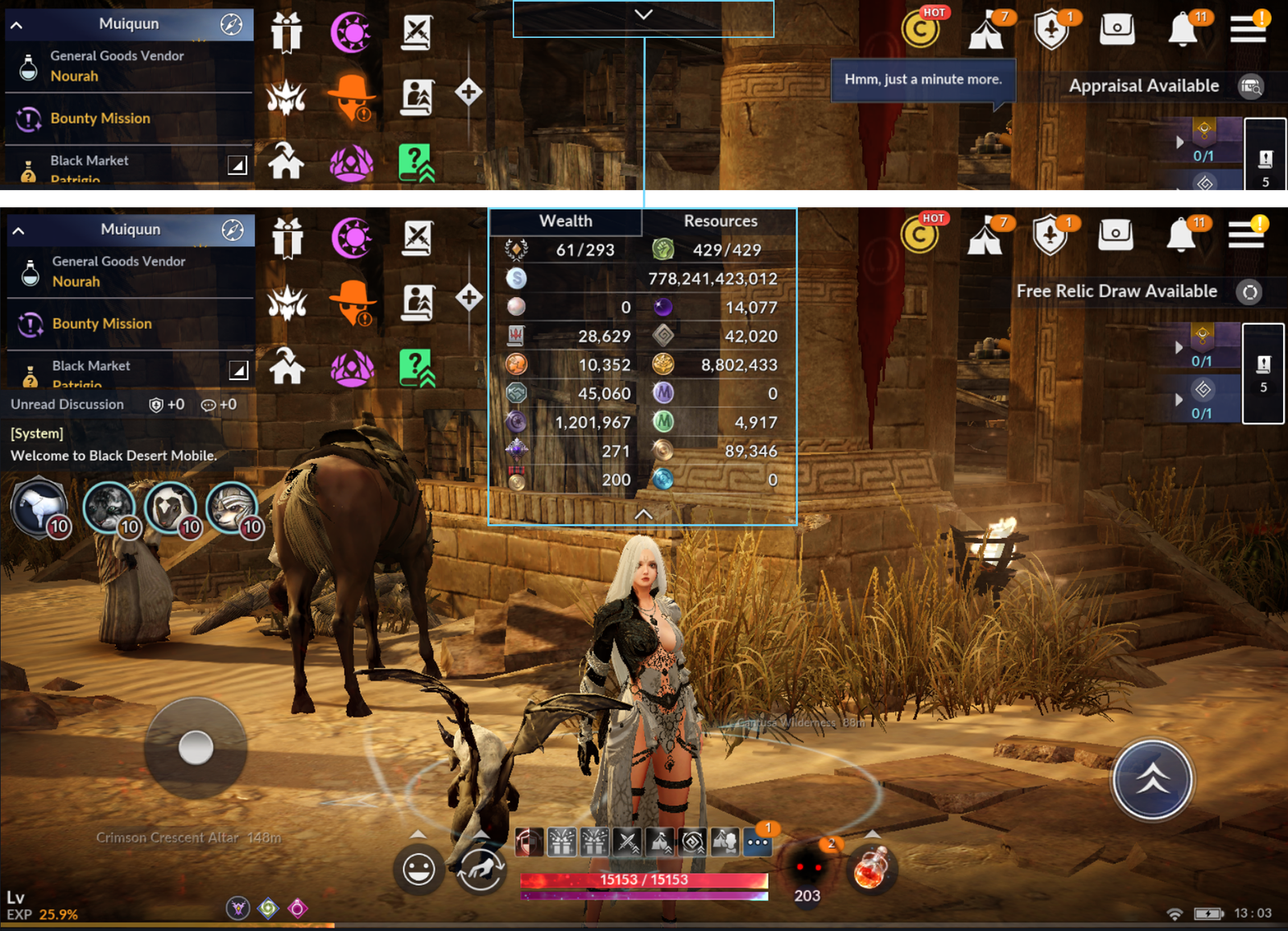Image resolution: width=1288 pixels, height=931 pixels.
Task: Switch to the Resources tab
Action: pyautogui.click(x=720, y=220)
